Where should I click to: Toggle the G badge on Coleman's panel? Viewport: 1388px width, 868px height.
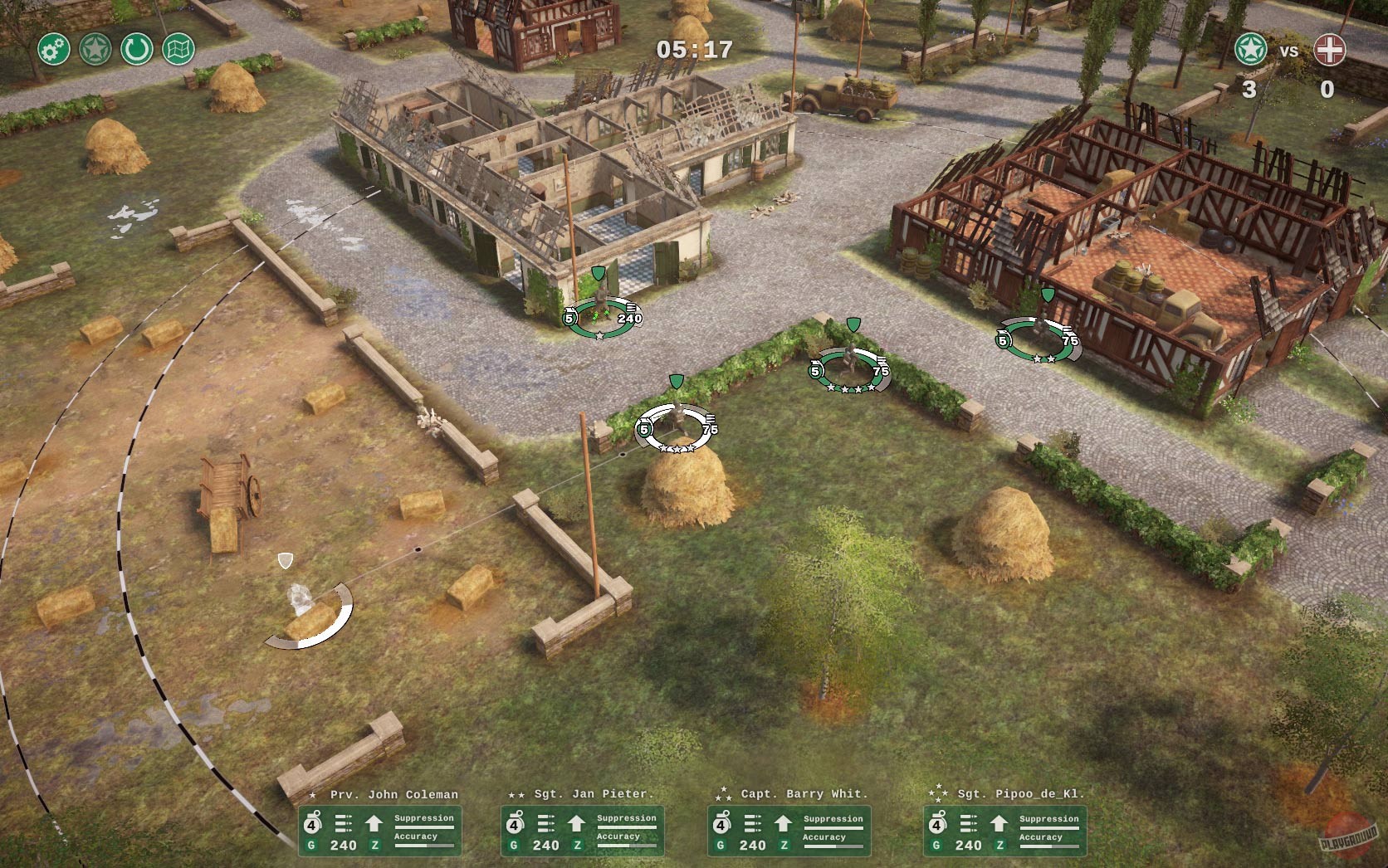click(310, 845)
